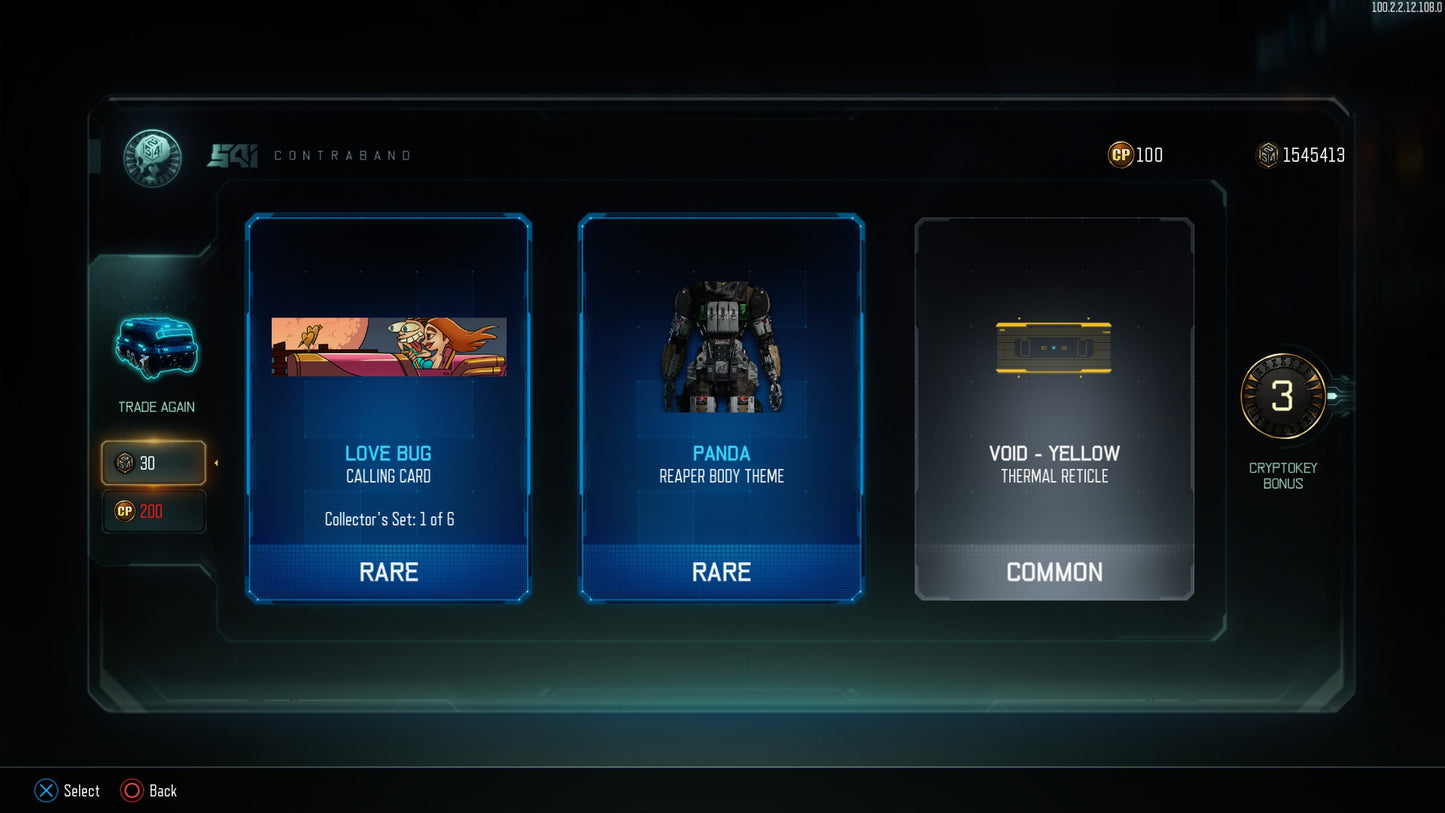Select the Panda reaper body theme card

pyautogui.click(x=721, y=407)
